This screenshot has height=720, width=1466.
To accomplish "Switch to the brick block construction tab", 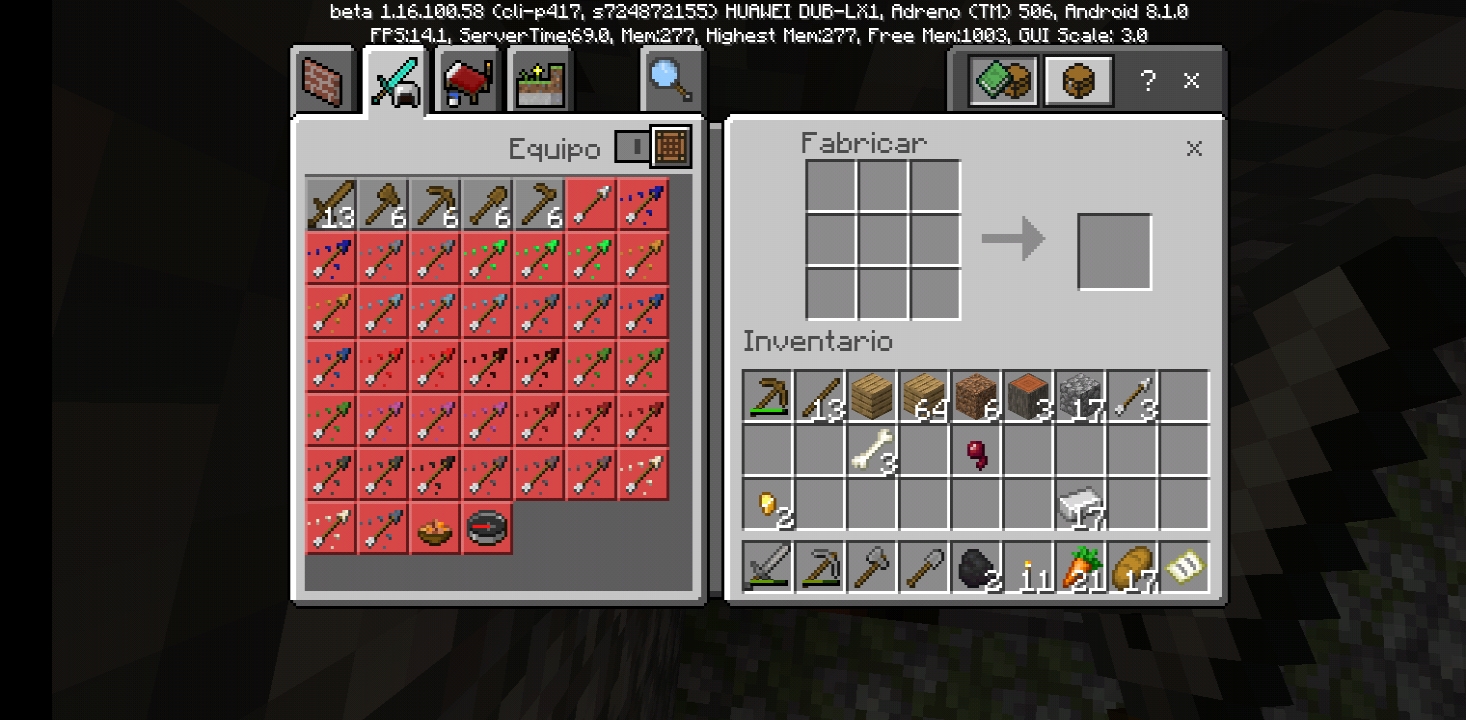I will [324, 81].
